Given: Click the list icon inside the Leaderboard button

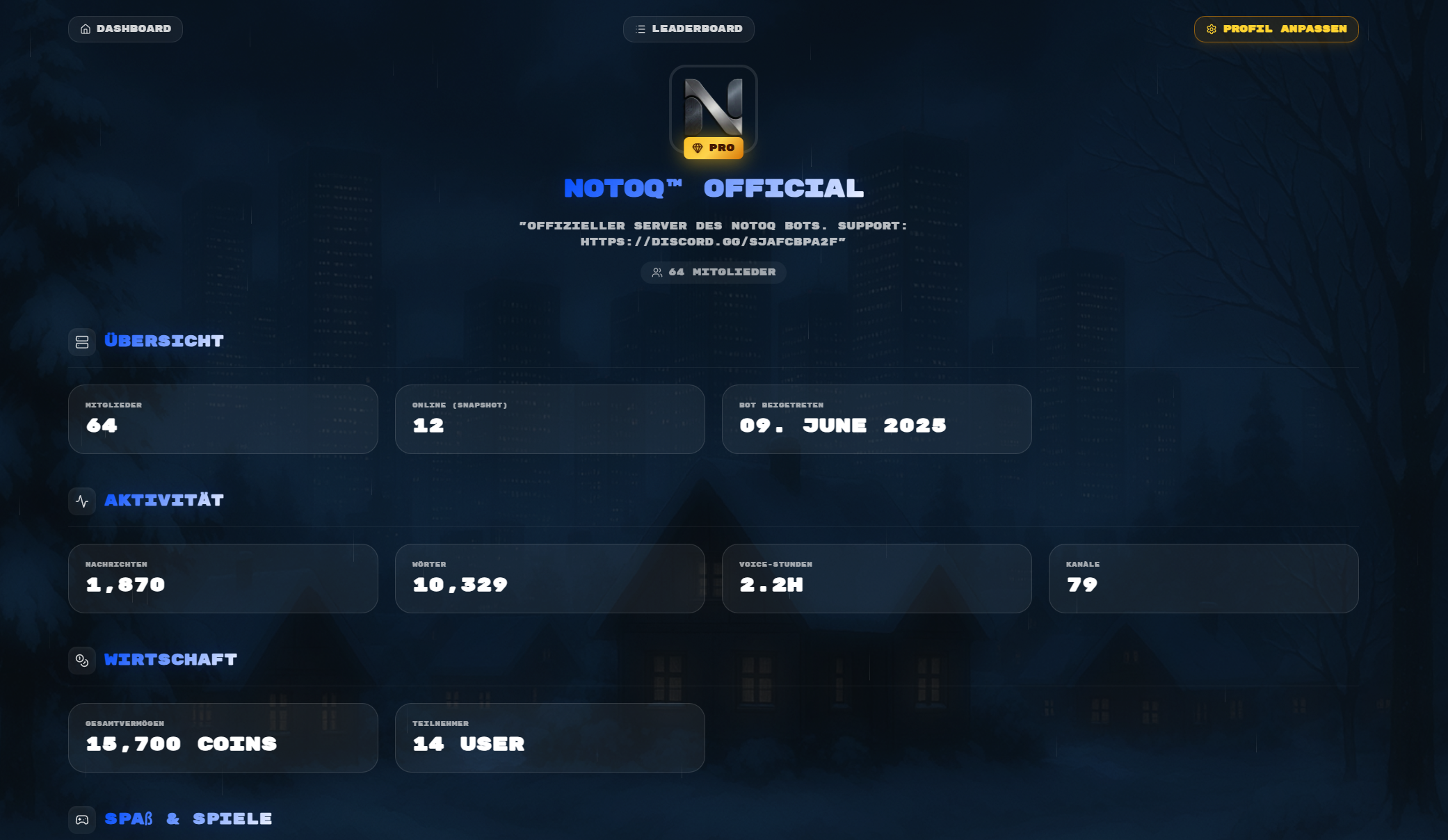Looking at the screenshot, I should tap(639, 29).
